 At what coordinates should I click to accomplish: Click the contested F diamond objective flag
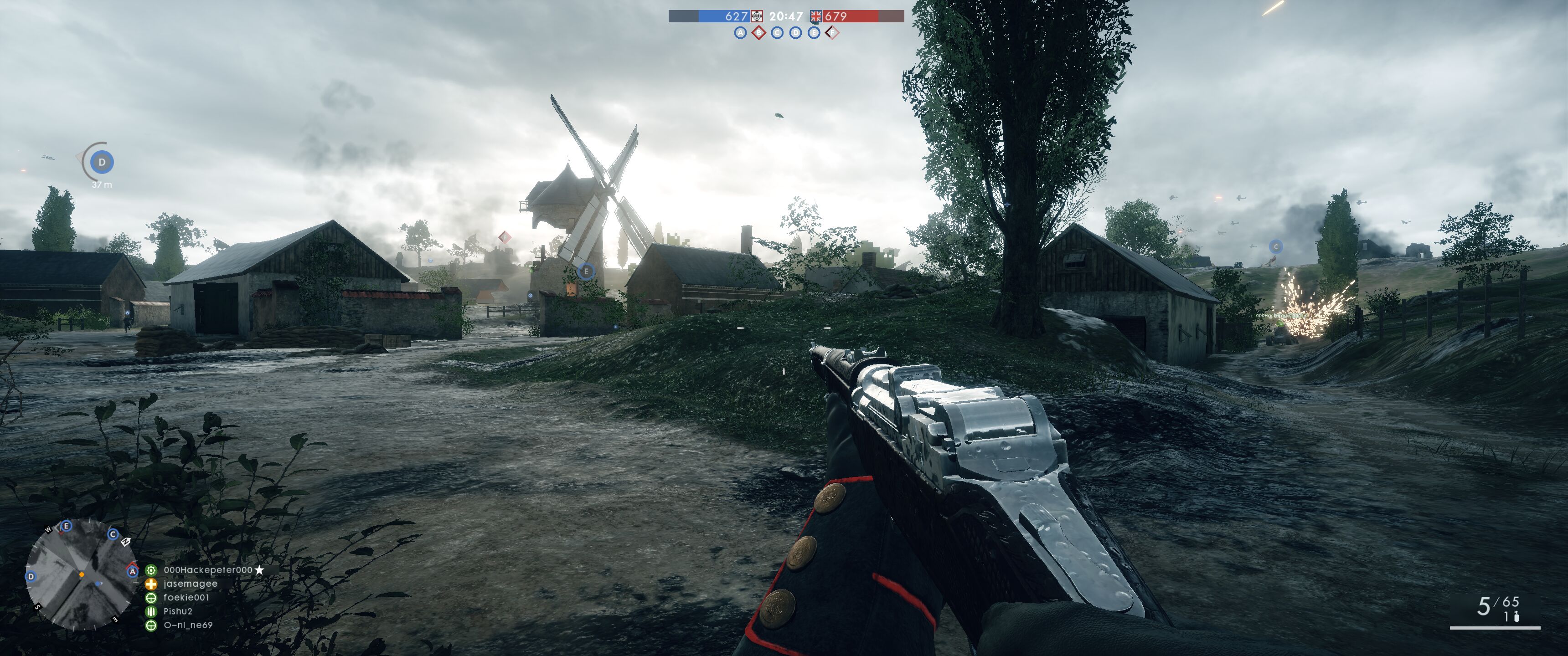click(832, 33)
